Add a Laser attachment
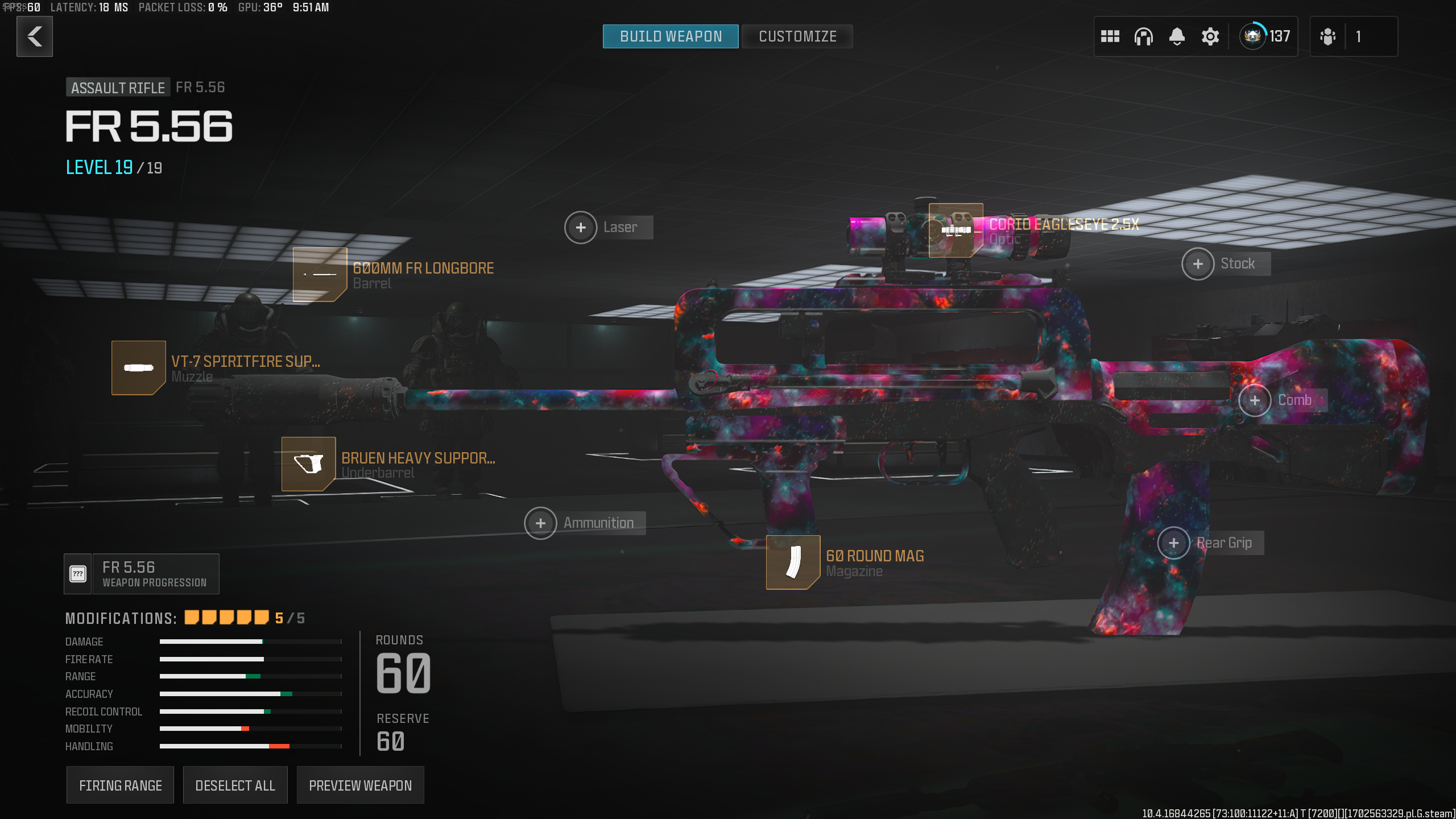 point(581,227)
